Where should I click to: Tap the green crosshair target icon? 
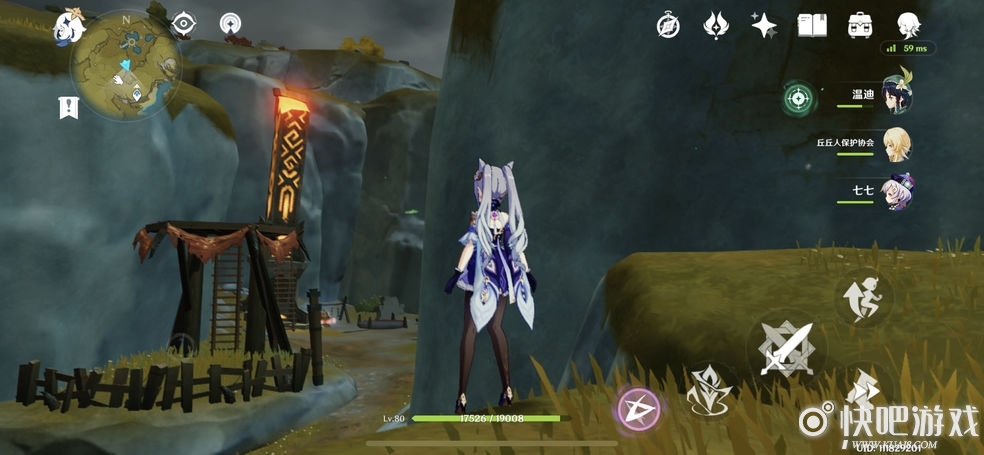(797, 97)
